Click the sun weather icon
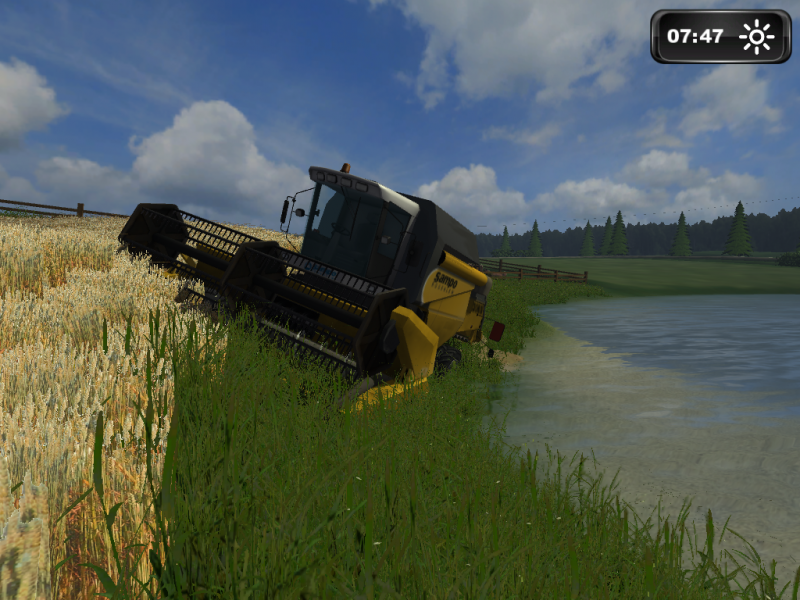Image resolution: width=800 pixels, height=600 pixels. tap(756, 37)
